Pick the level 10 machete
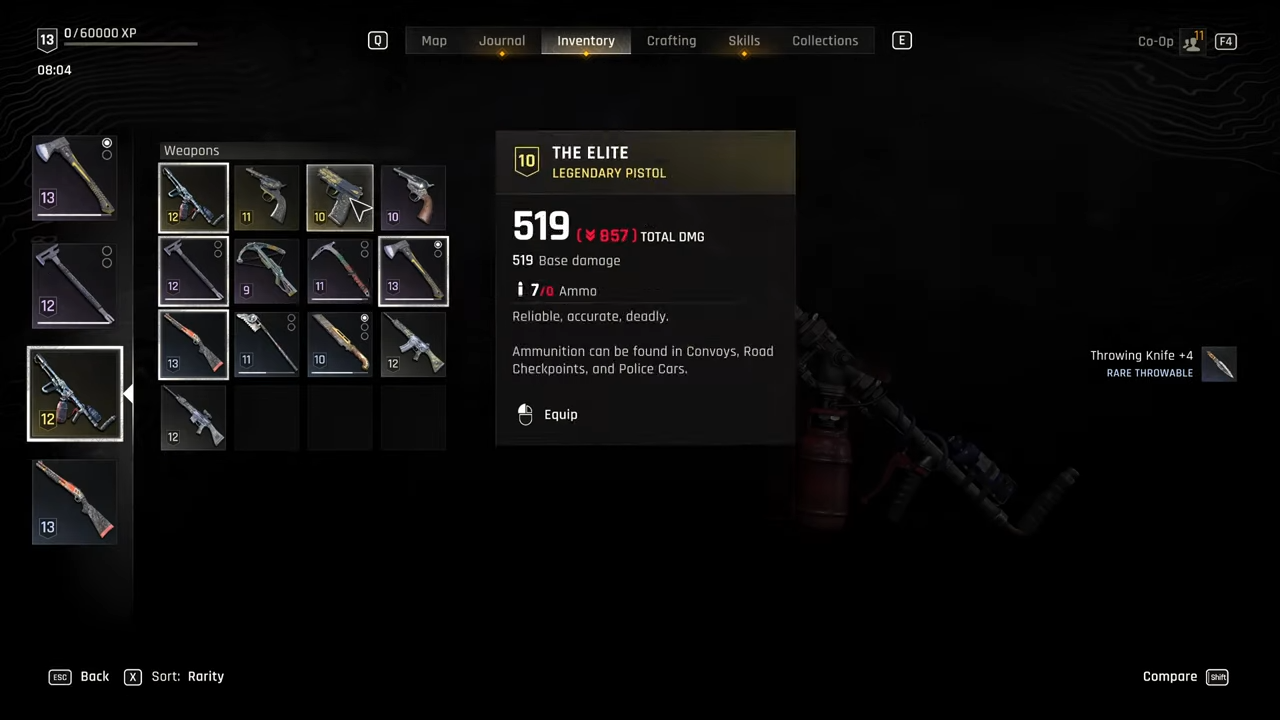Viewport: 1280px width, 720px height. tap(340, 344)
